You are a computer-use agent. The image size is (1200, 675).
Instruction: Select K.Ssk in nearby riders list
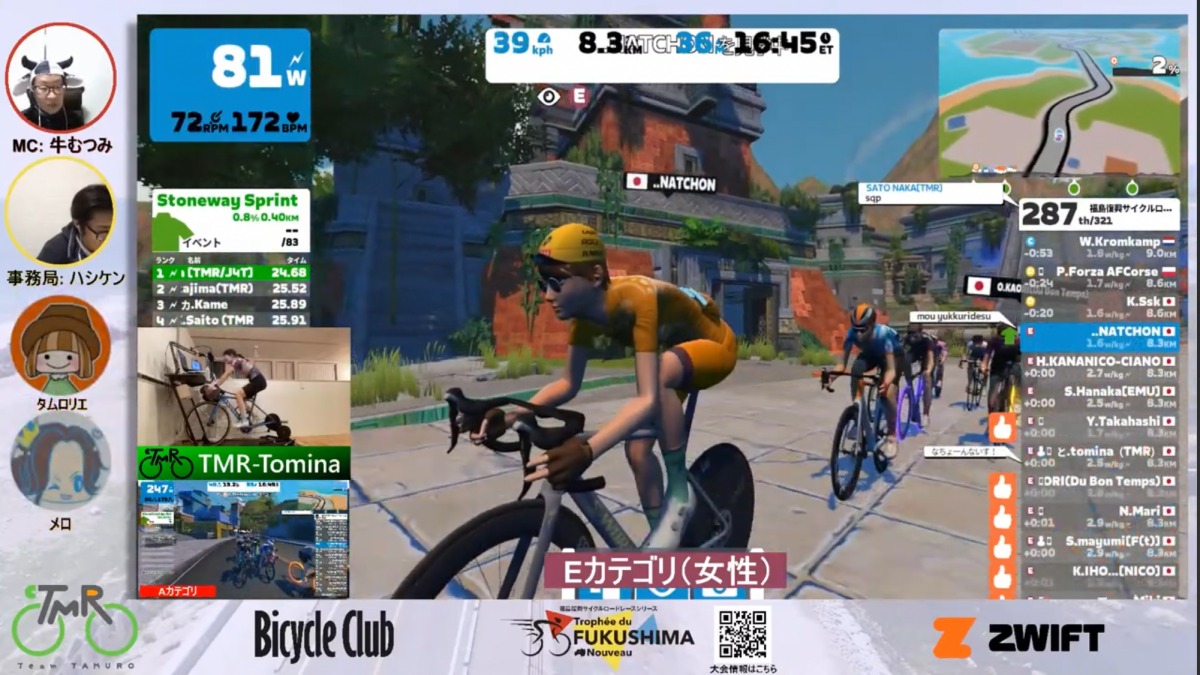[1099, 306]
